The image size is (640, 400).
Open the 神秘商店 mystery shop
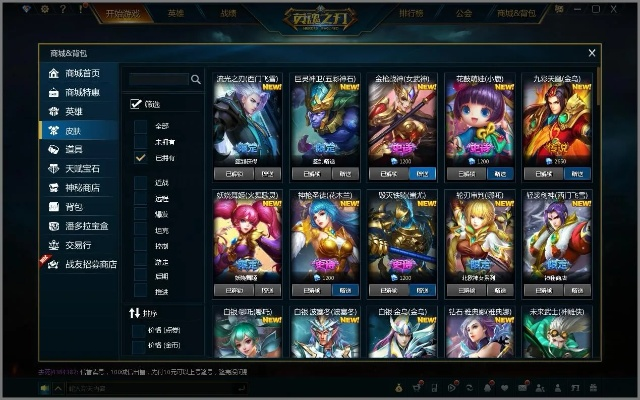point(82,187)
